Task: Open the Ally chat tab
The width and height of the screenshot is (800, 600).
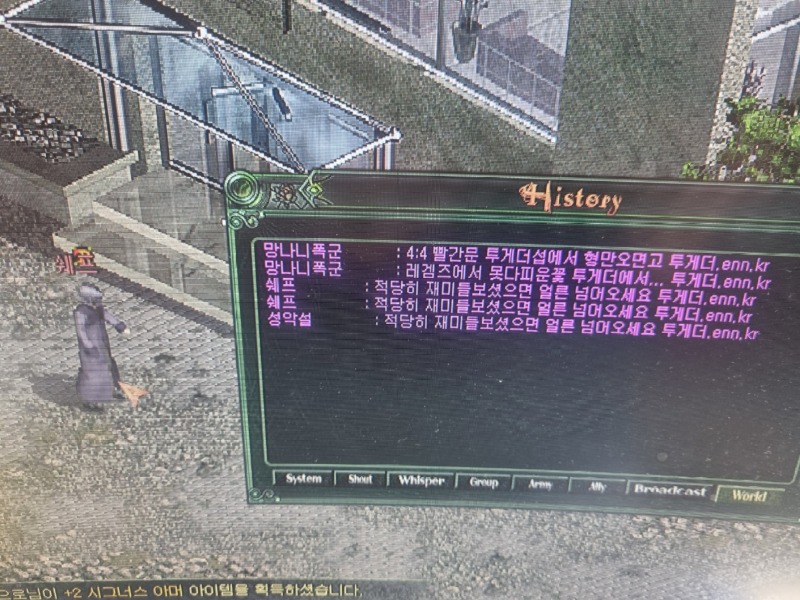Action: coord(594,487)
